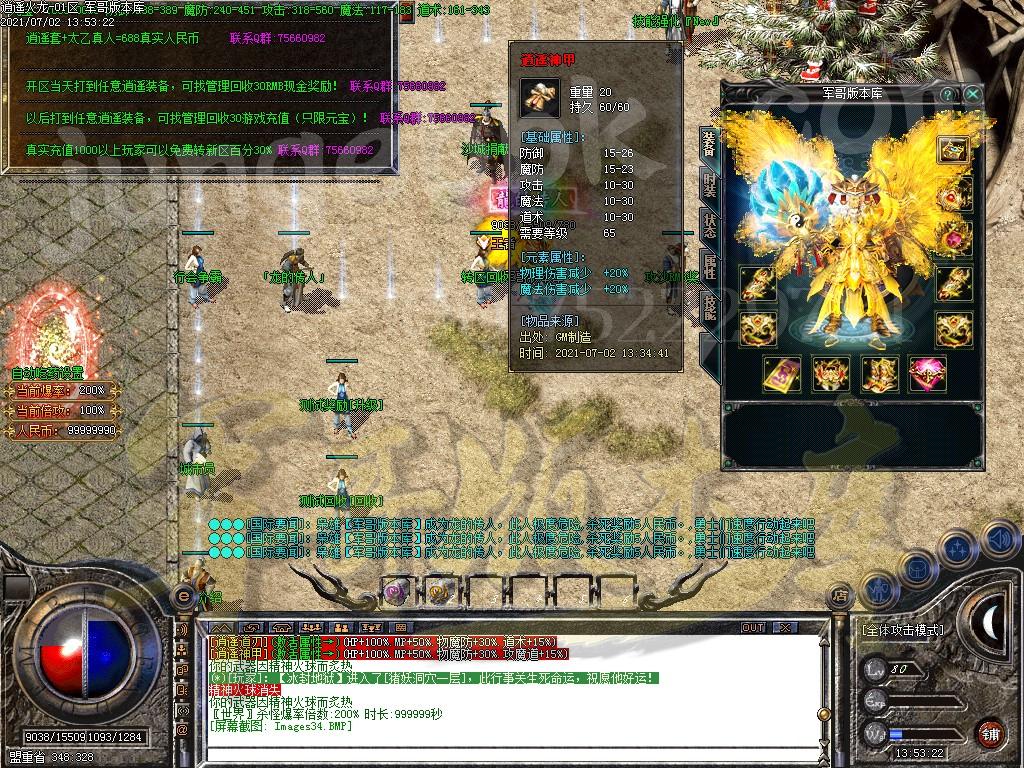Open the 店 shop button

pos(840,596)
